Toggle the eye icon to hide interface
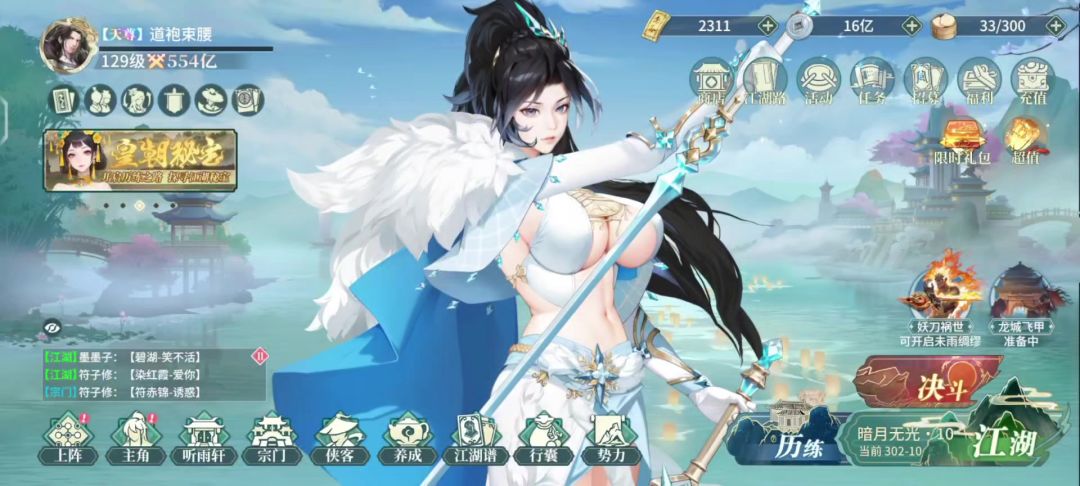The height and width of the screenshot is (486, 1080). tap(51, 325)
